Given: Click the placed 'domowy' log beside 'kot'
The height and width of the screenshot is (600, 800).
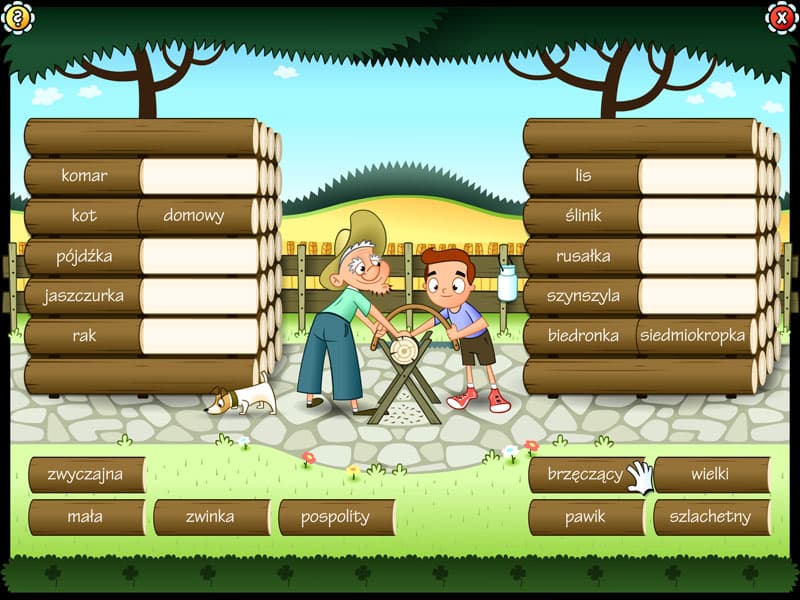Looking at the screenshot, I should 195,216.
